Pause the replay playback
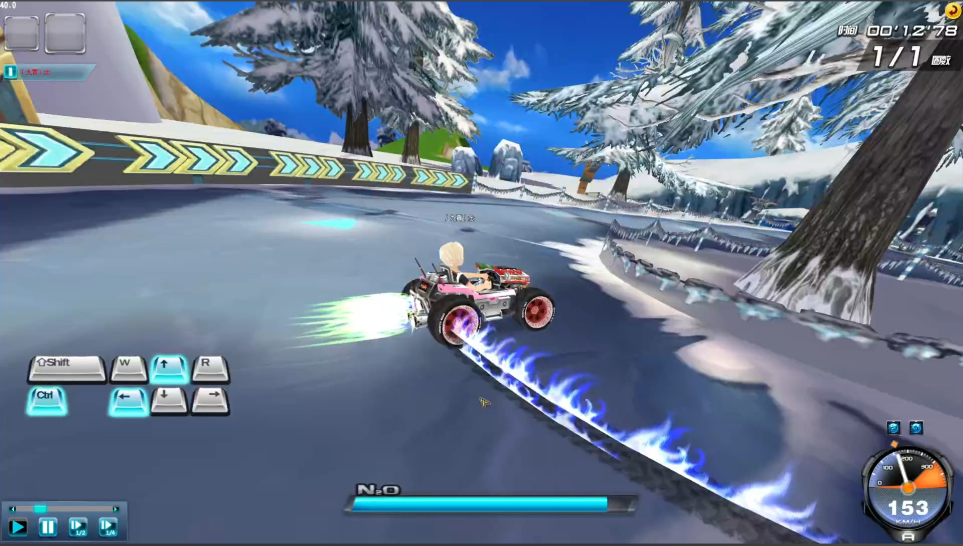Viewport: 963px width, 546px height. [48, 527]
